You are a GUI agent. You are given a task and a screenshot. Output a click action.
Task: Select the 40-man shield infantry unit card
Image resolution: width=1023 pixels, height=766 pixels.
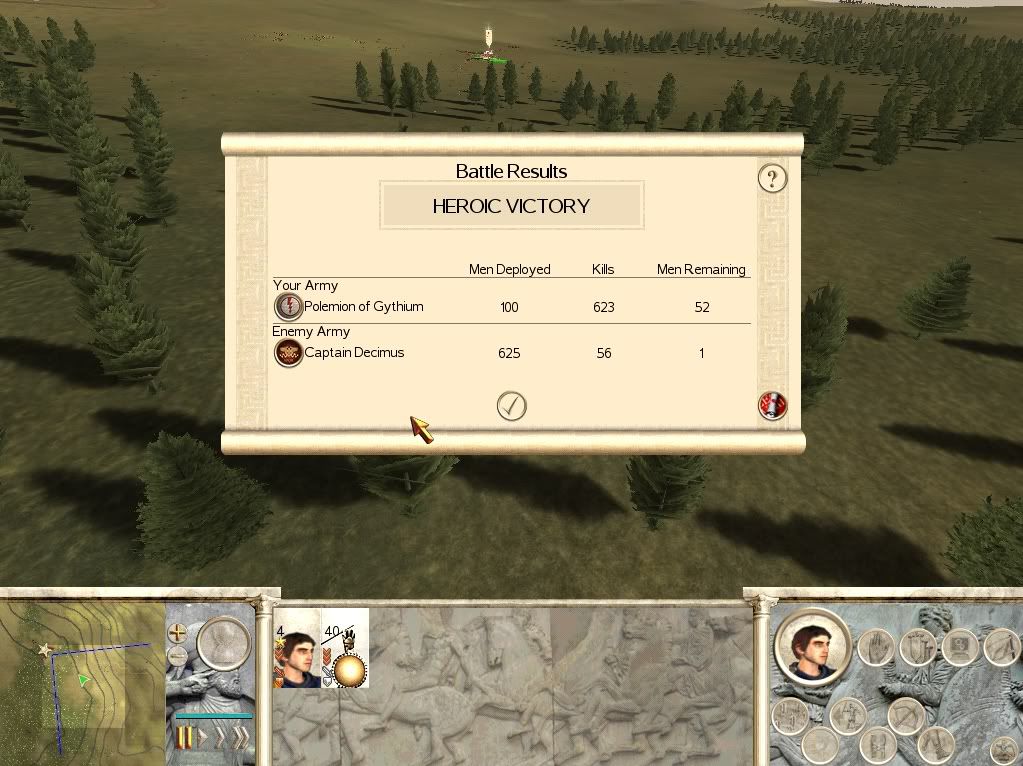(345, 648)
